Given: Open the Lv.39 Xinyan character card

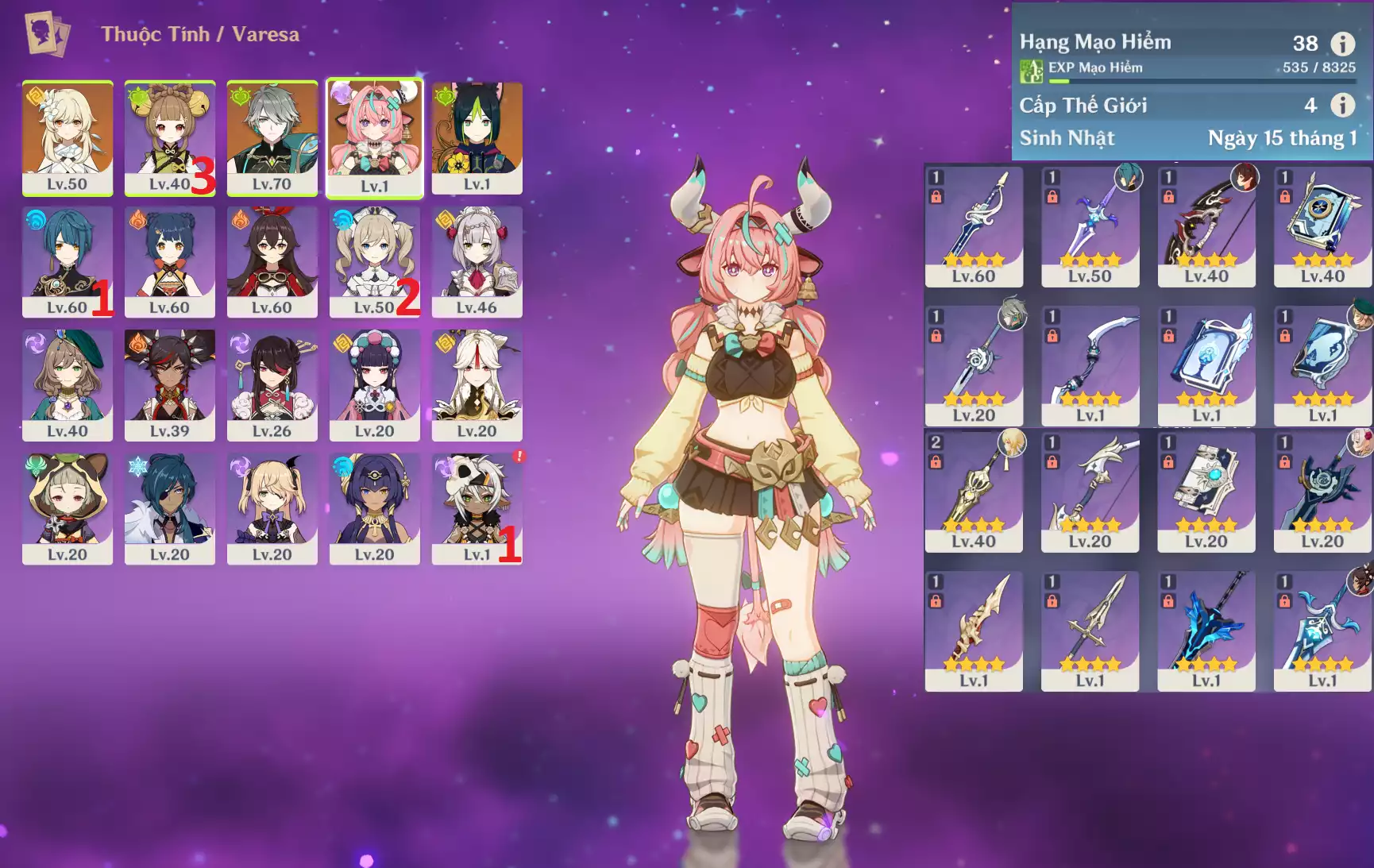Looking at the screenshot, I should tap(170, 385).
